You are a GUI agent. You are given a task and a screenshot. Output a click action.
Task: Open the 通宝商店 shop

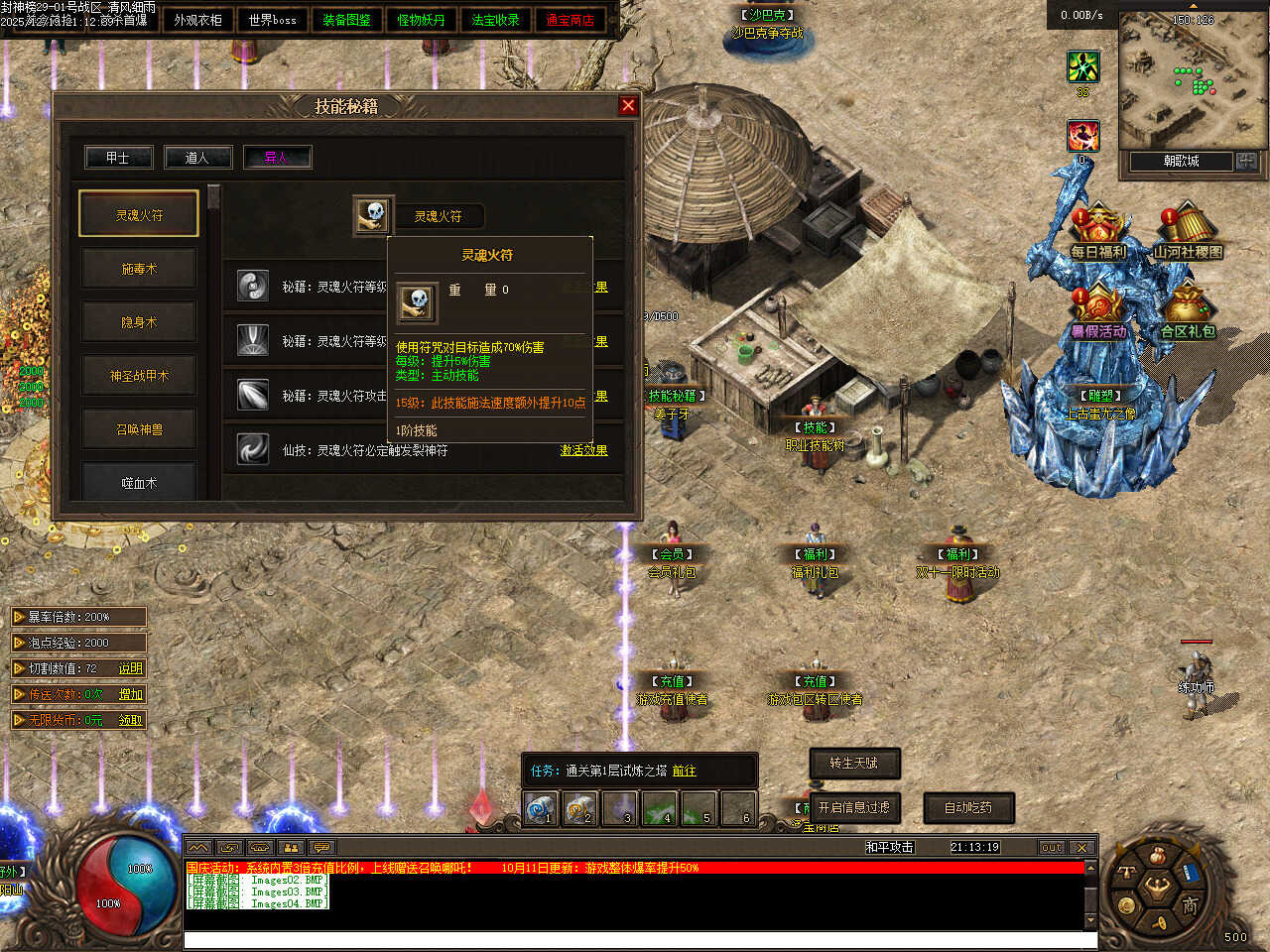[x=570, y=20]
